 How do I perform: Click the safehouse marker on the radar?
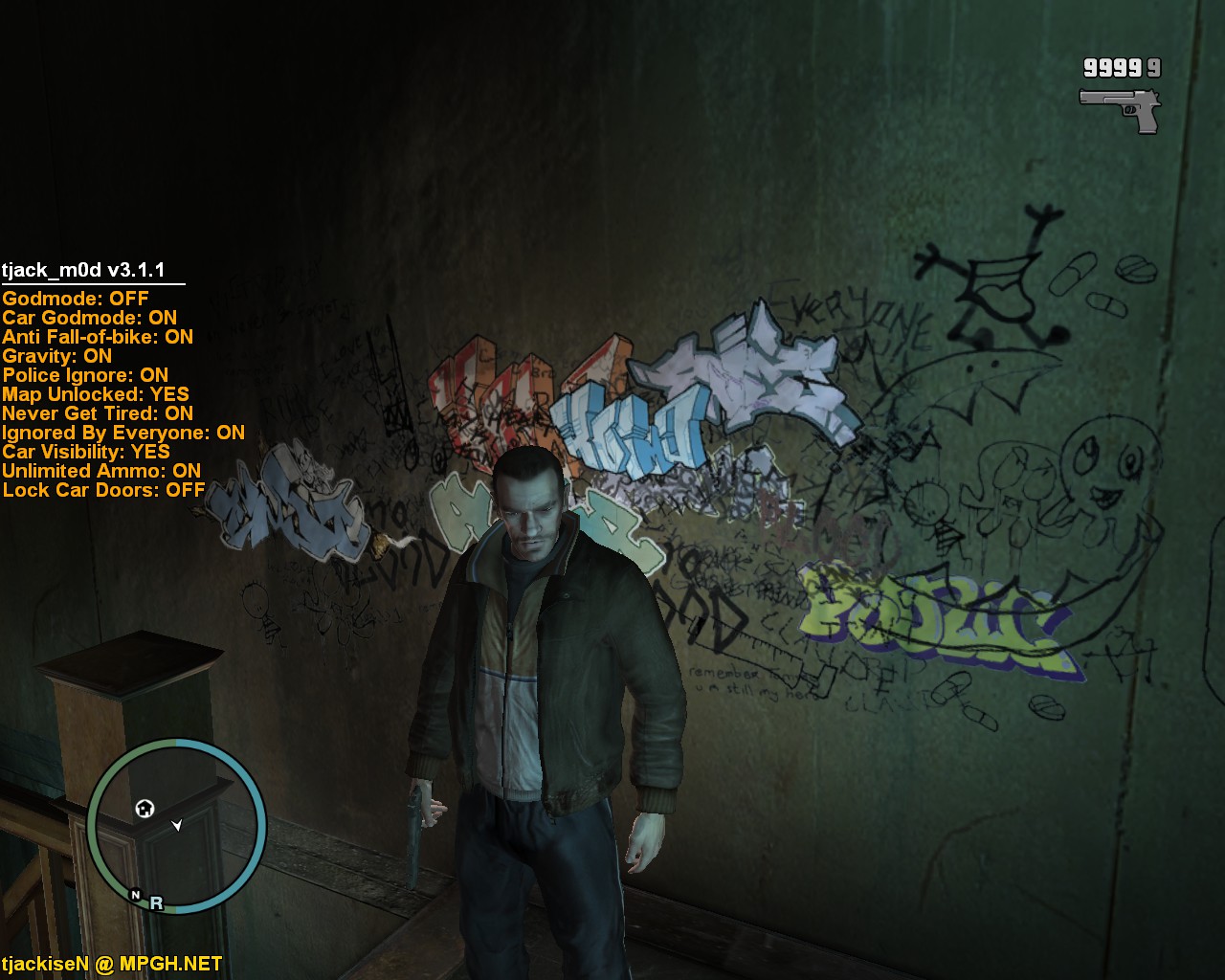145,809
